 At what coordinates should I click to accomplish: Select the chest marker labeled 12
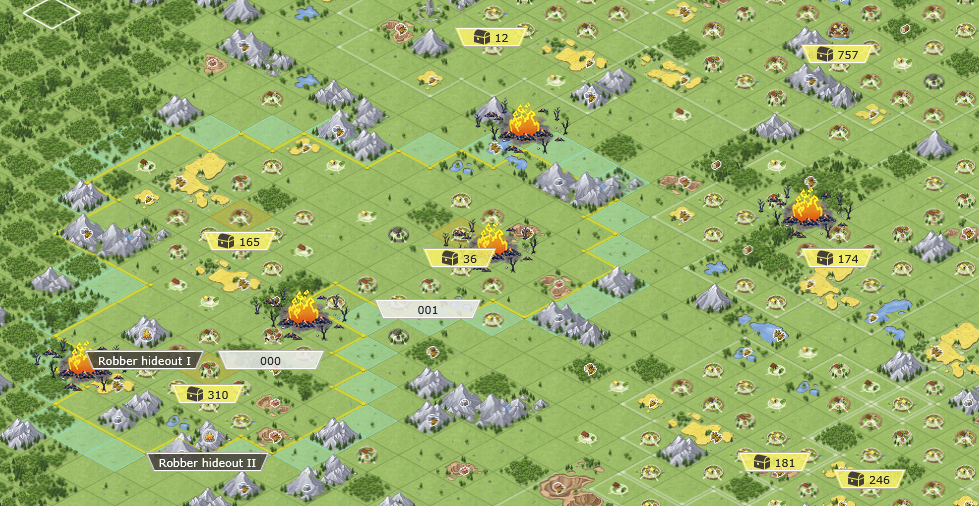pyautogui.click(x=492, y=38)
